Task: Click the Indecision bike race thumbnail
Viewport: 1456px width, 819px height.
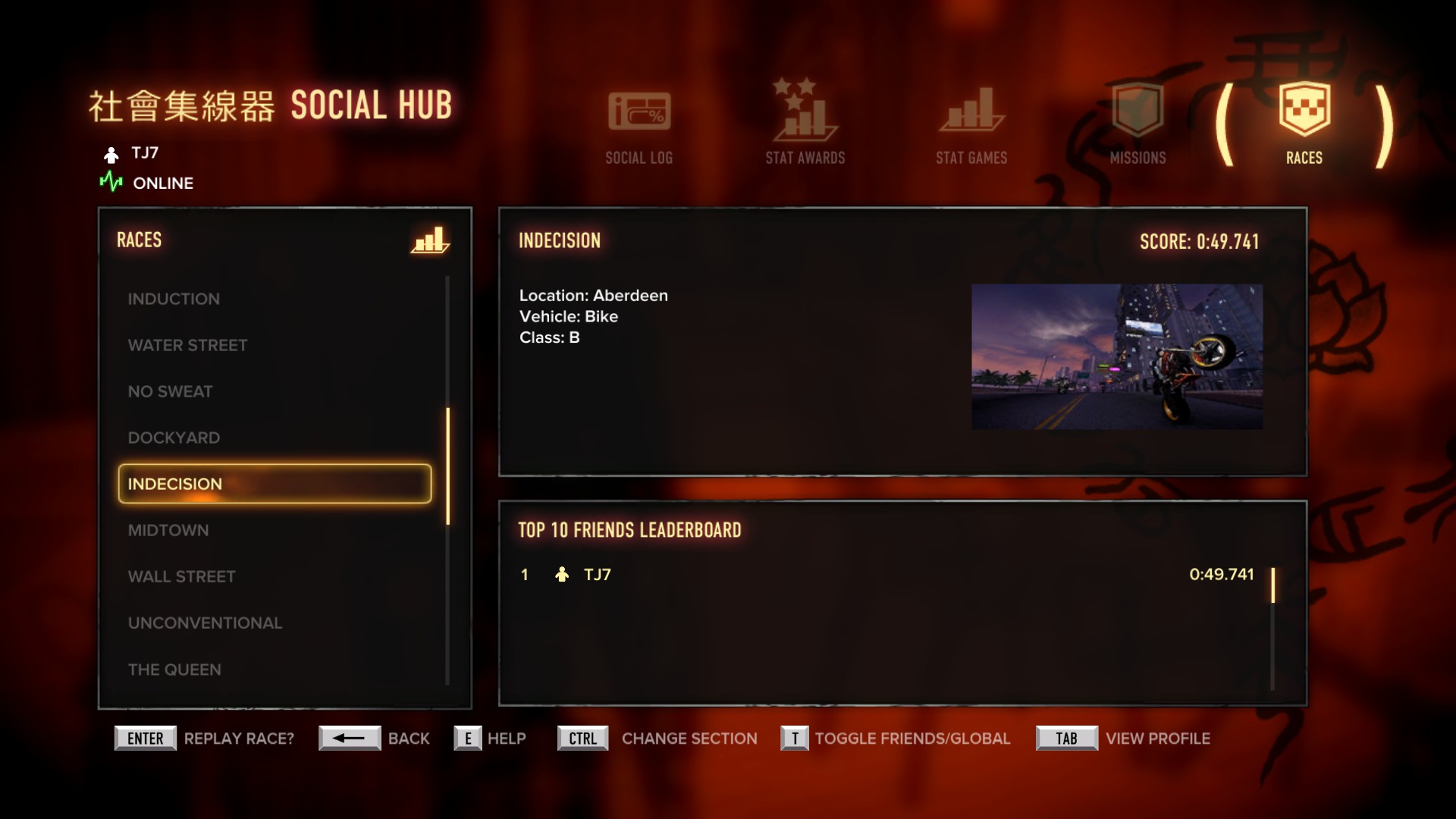Action: (x=1117, y=356)
